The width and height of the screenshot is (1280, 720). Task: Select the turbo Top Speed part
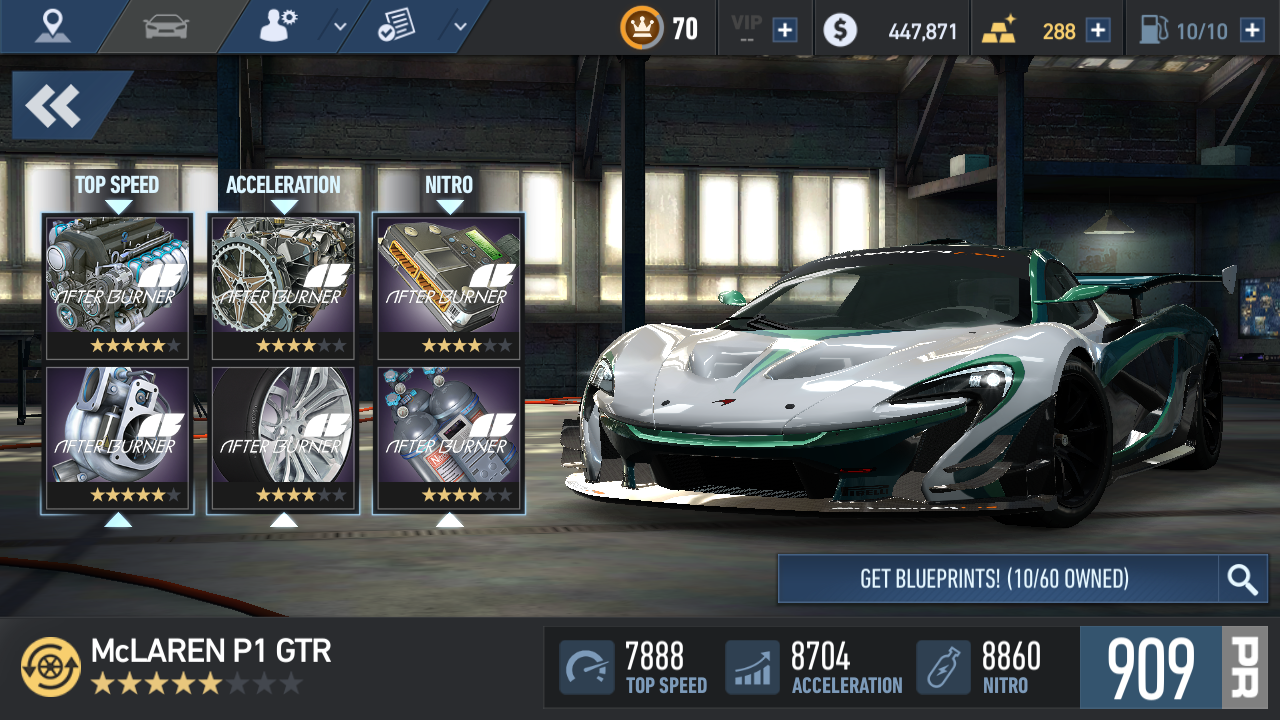[x=118, y=438]
